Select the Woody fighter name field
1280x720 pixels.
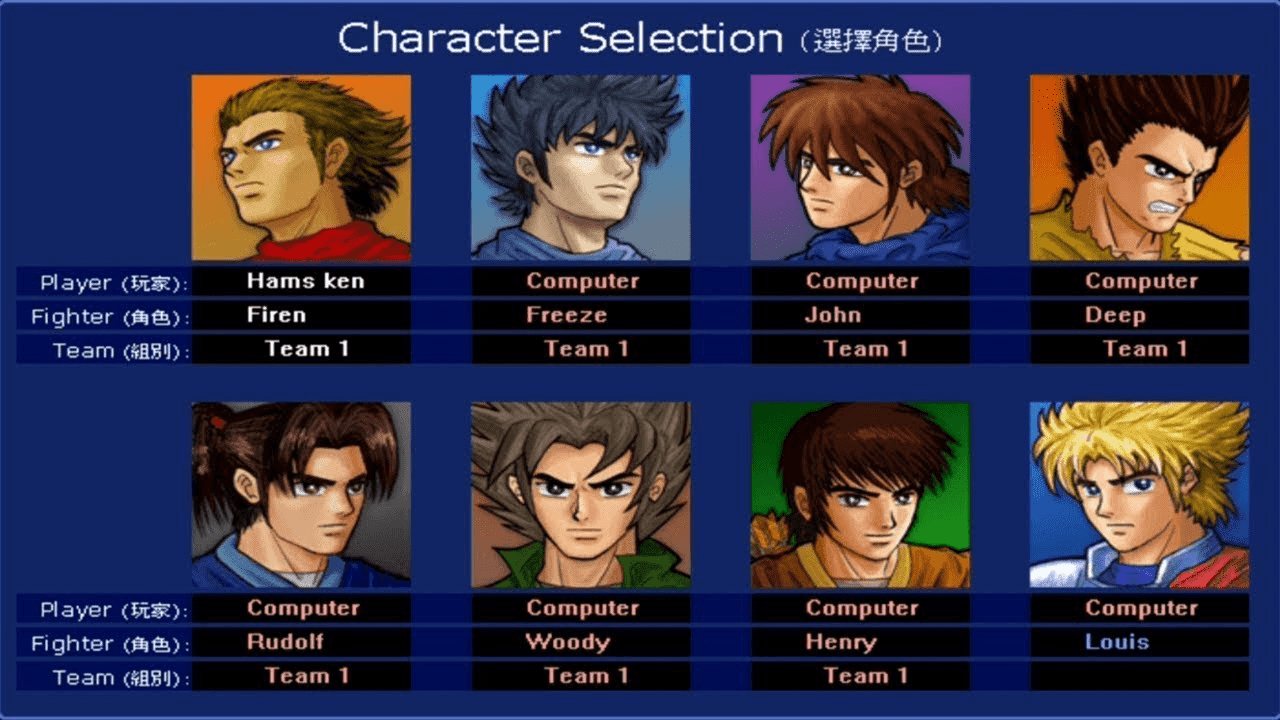coord(580,642)
